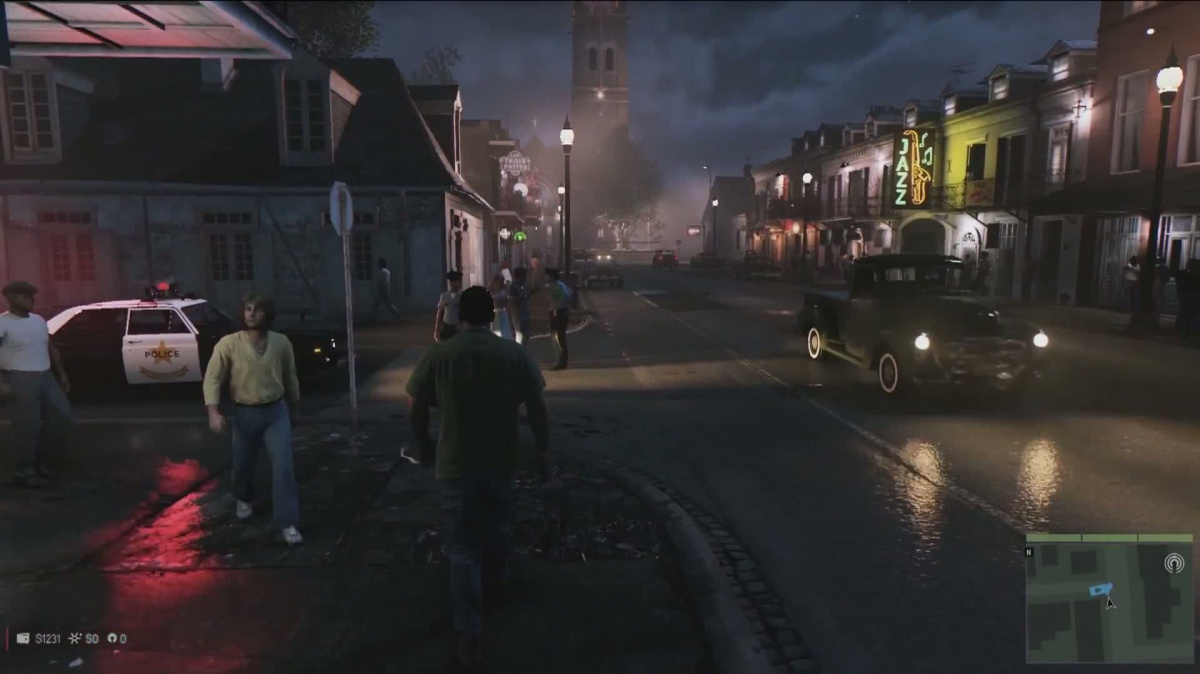This screenshot has height=674, width=1200.
Task: Open the minimap in the corner
Action: tap(1109, 600)
